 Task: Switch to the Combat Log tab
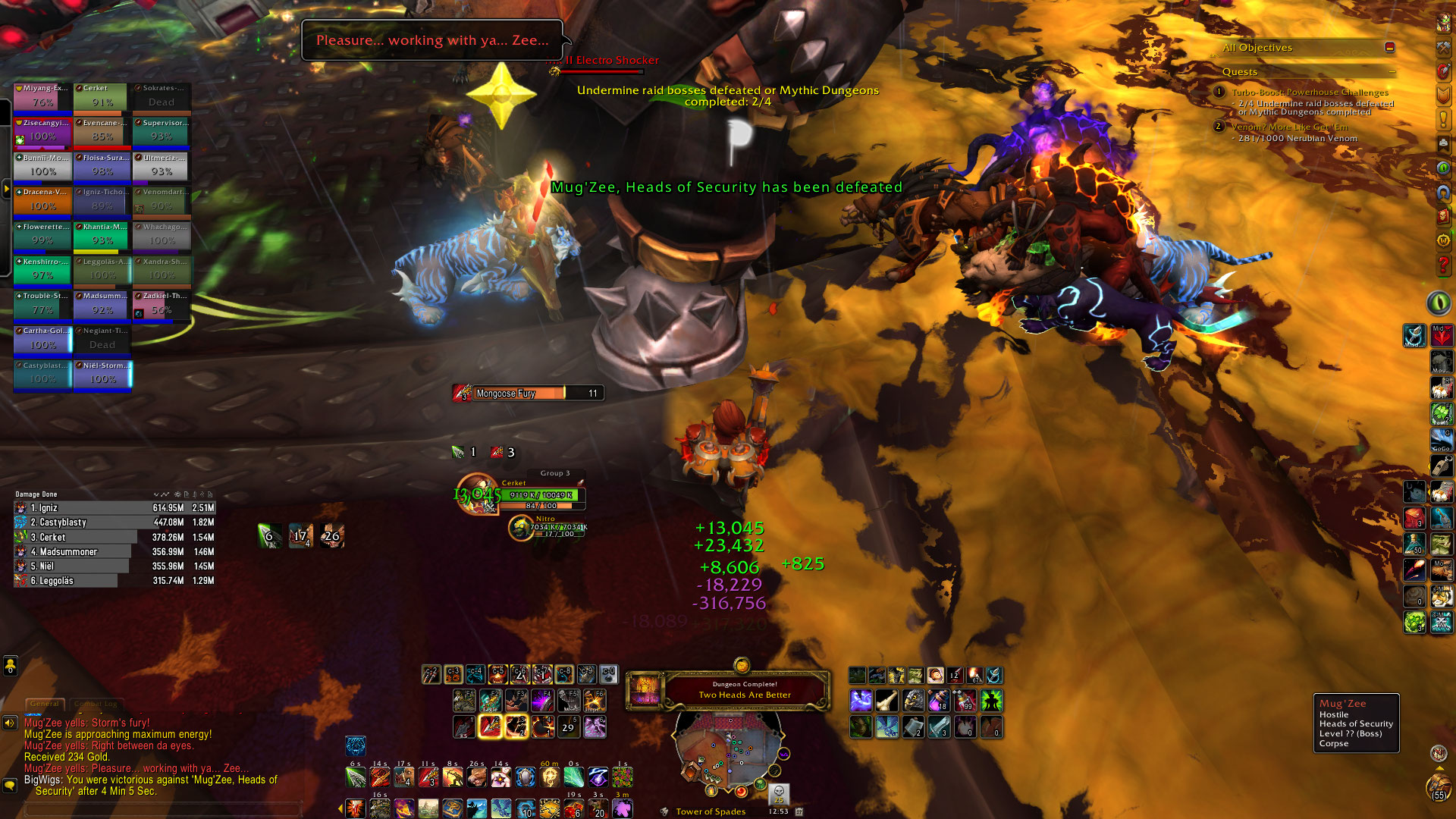tap(96, 704)
